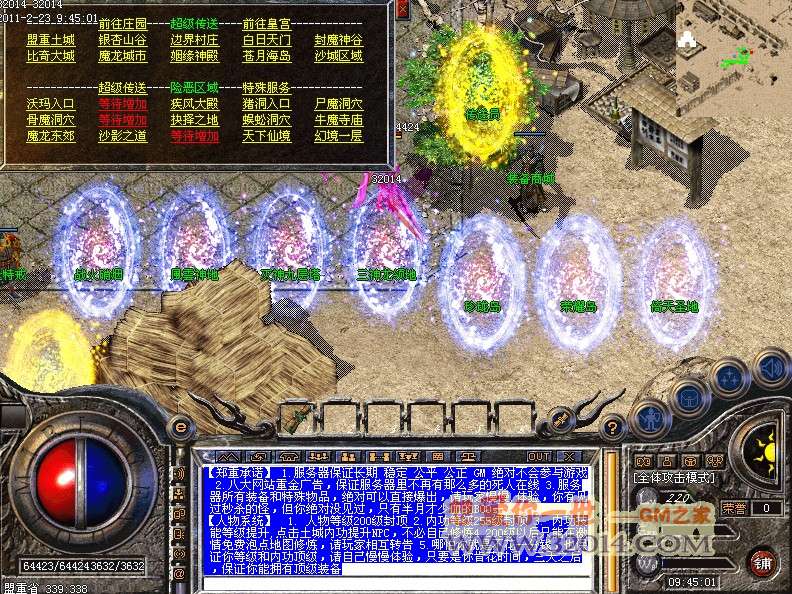The width and height of the screenshot is (792, 594).
Task: Choose the 比奇大城 destination
Action: coord(50,57)
